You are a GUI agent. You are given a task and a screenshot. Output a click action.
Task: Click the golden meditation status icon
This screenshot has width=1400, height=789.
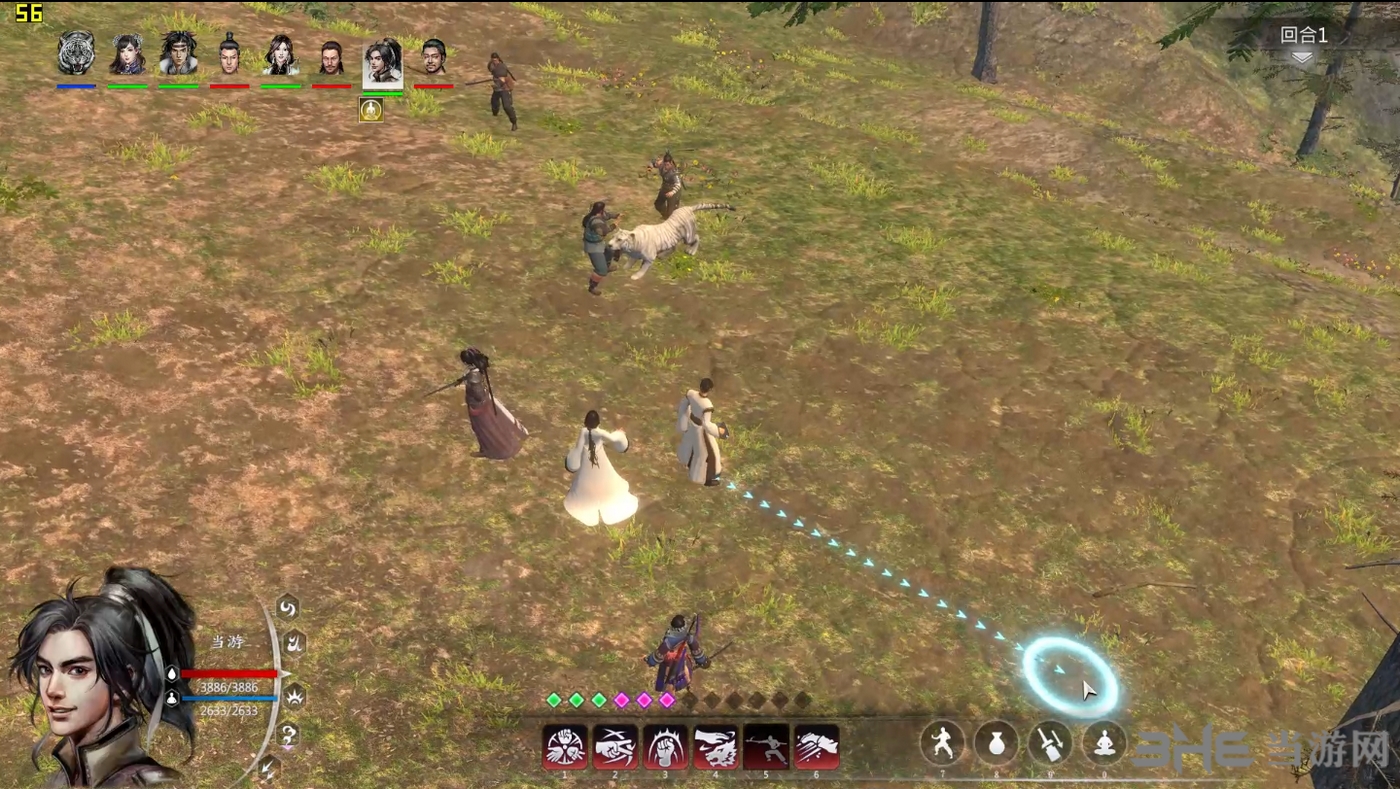click(371, 109)
